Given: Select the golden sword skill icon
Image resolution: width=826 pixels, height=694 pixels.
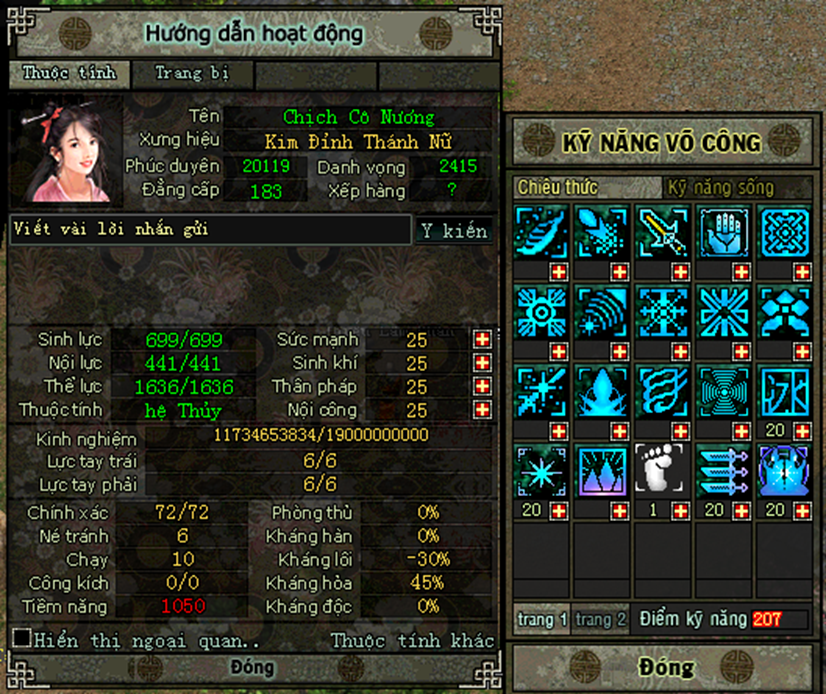Looking at the screenshot, I should pos(663,232).
